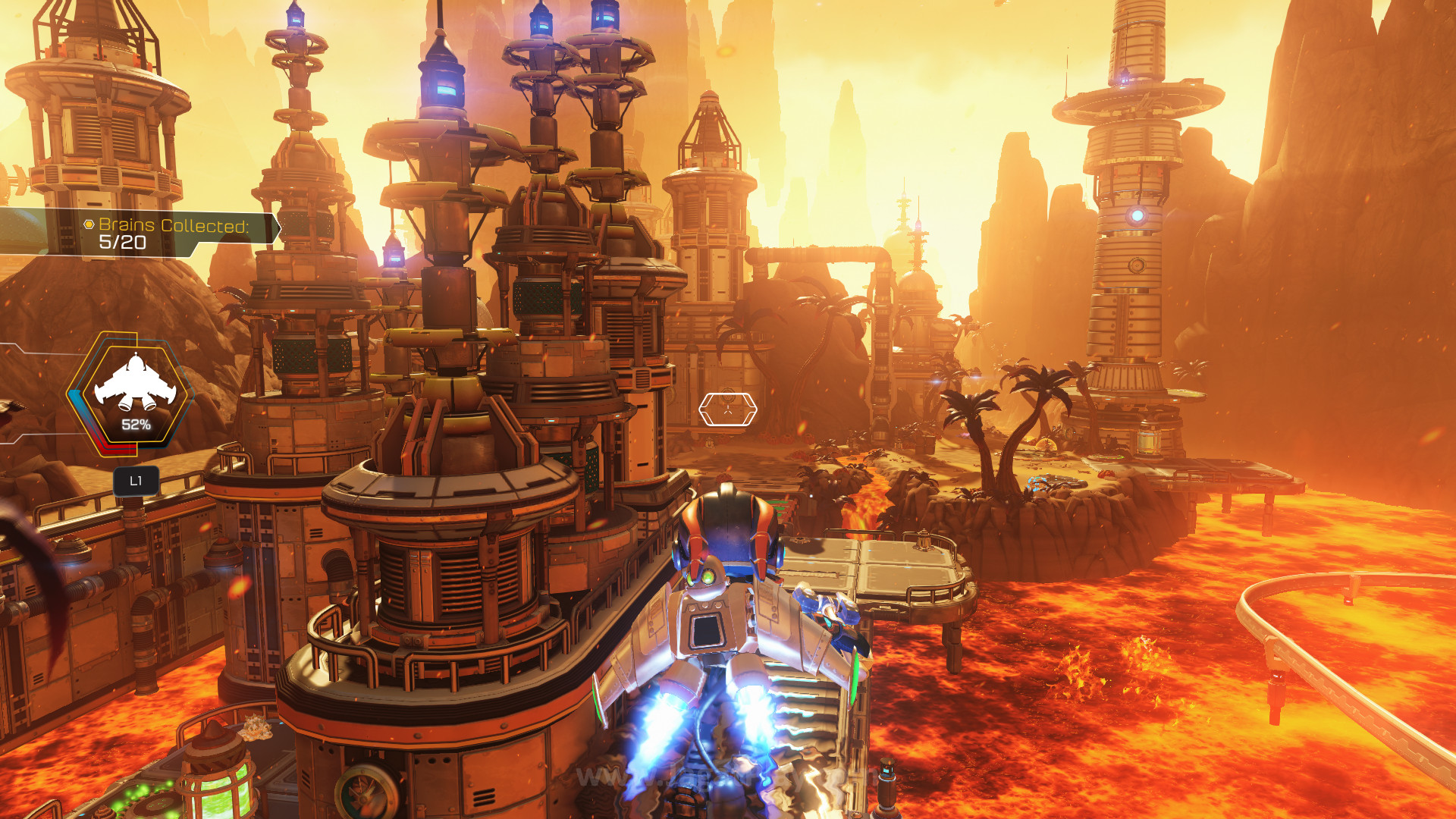Select the Brains Collected objective tracker

[173, 233]
